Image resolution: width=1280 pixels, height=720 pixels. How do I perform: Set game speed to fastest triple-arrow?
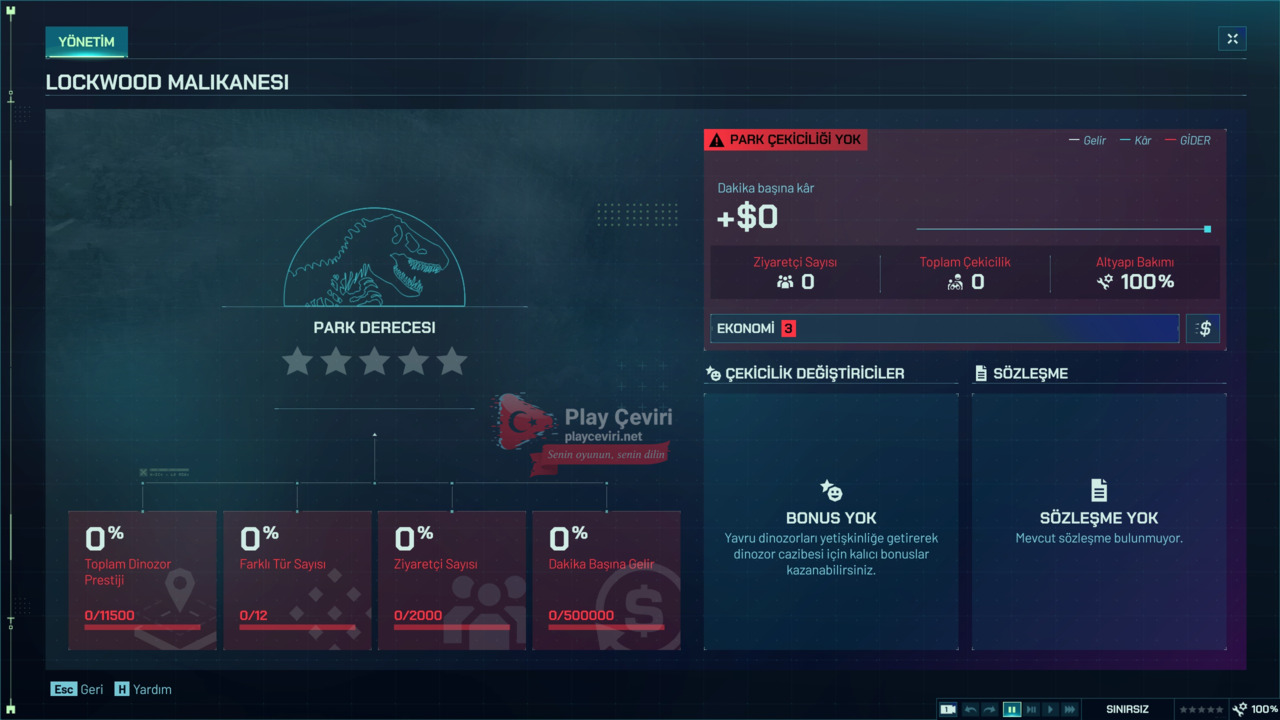(x=1070, y=709)
